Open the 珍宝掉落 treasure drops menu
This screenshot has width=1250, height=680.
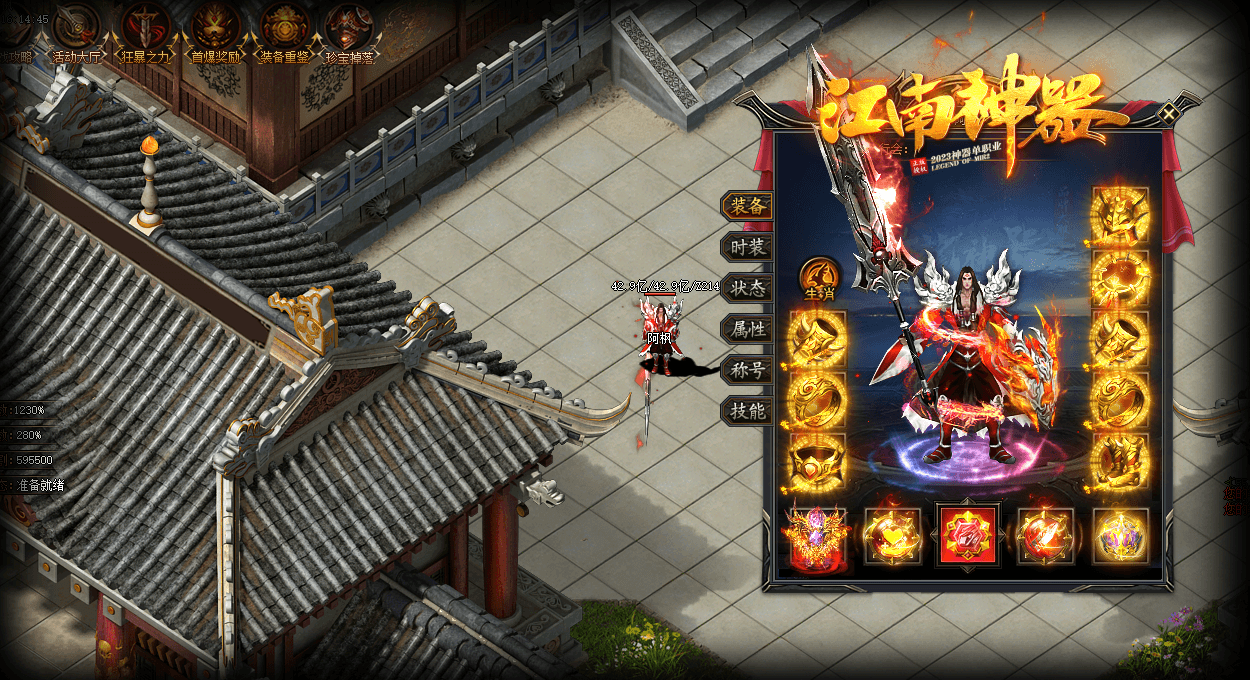click(350, 27)
